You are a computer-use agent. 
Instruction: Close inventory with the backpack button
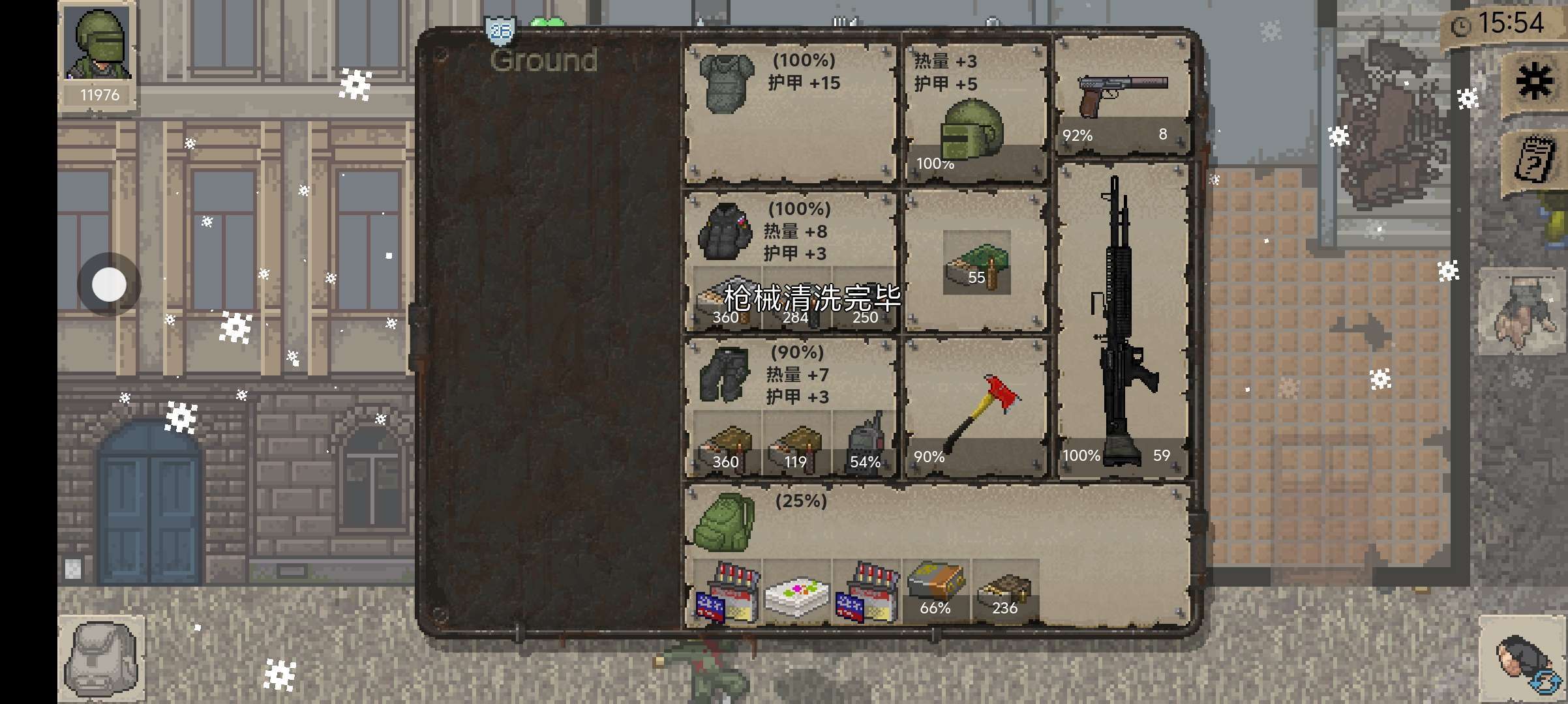(102, 658)
